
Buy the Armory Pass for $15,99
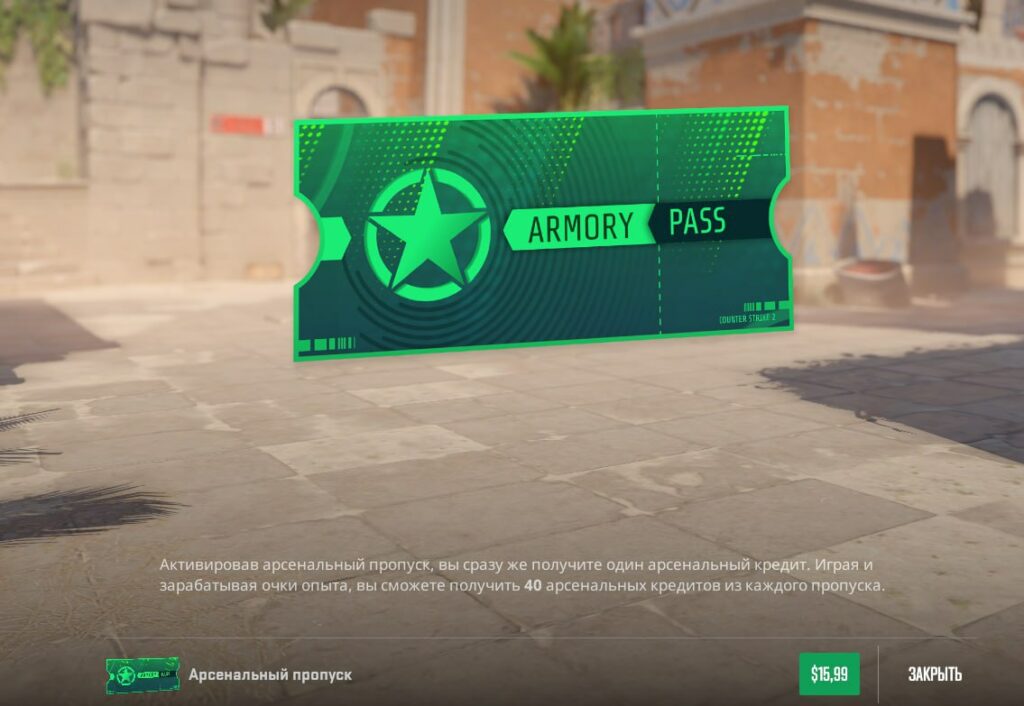click(829, 674)
